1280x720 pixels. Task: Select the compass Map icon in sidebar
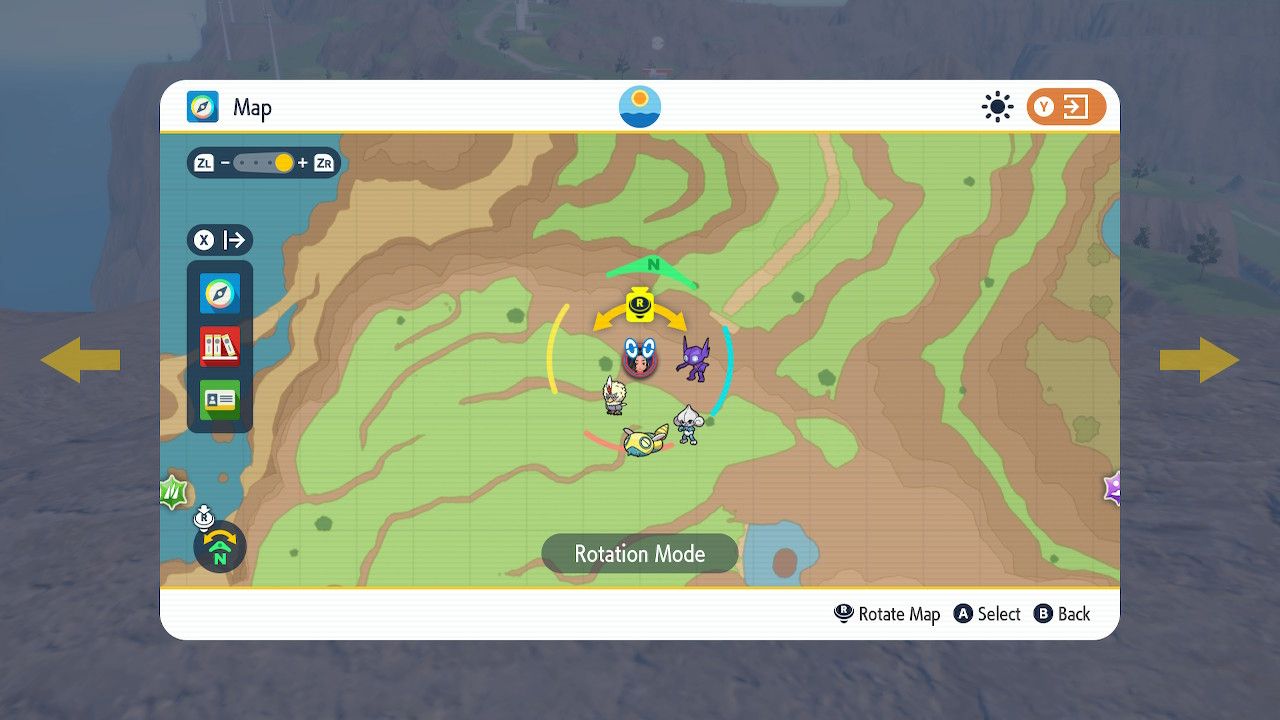pyautogui.click(x=219, y=293)
